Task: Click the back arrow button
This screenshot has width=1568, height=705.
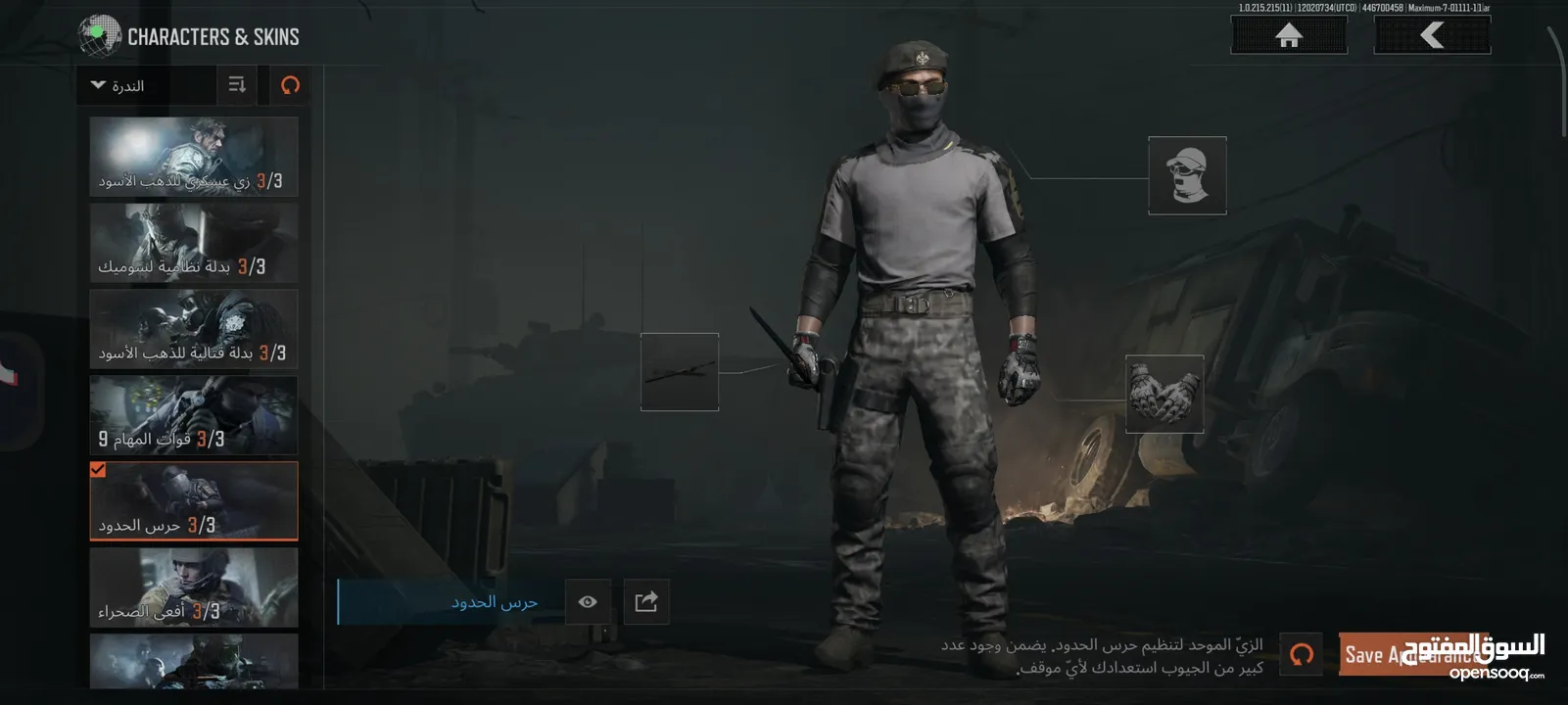Action: (1432, 36)
